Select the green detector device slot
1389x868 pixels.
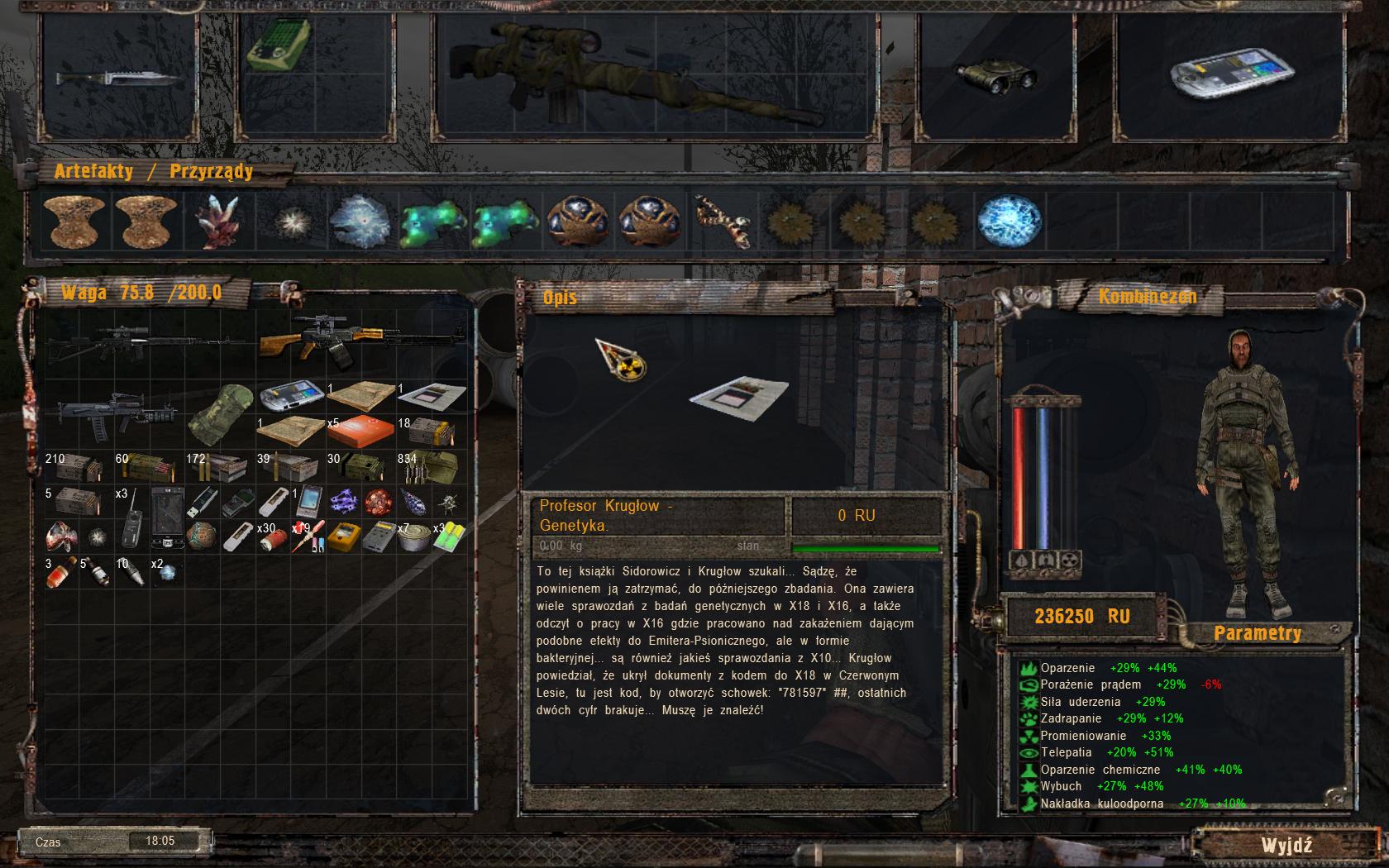[279, 44]
